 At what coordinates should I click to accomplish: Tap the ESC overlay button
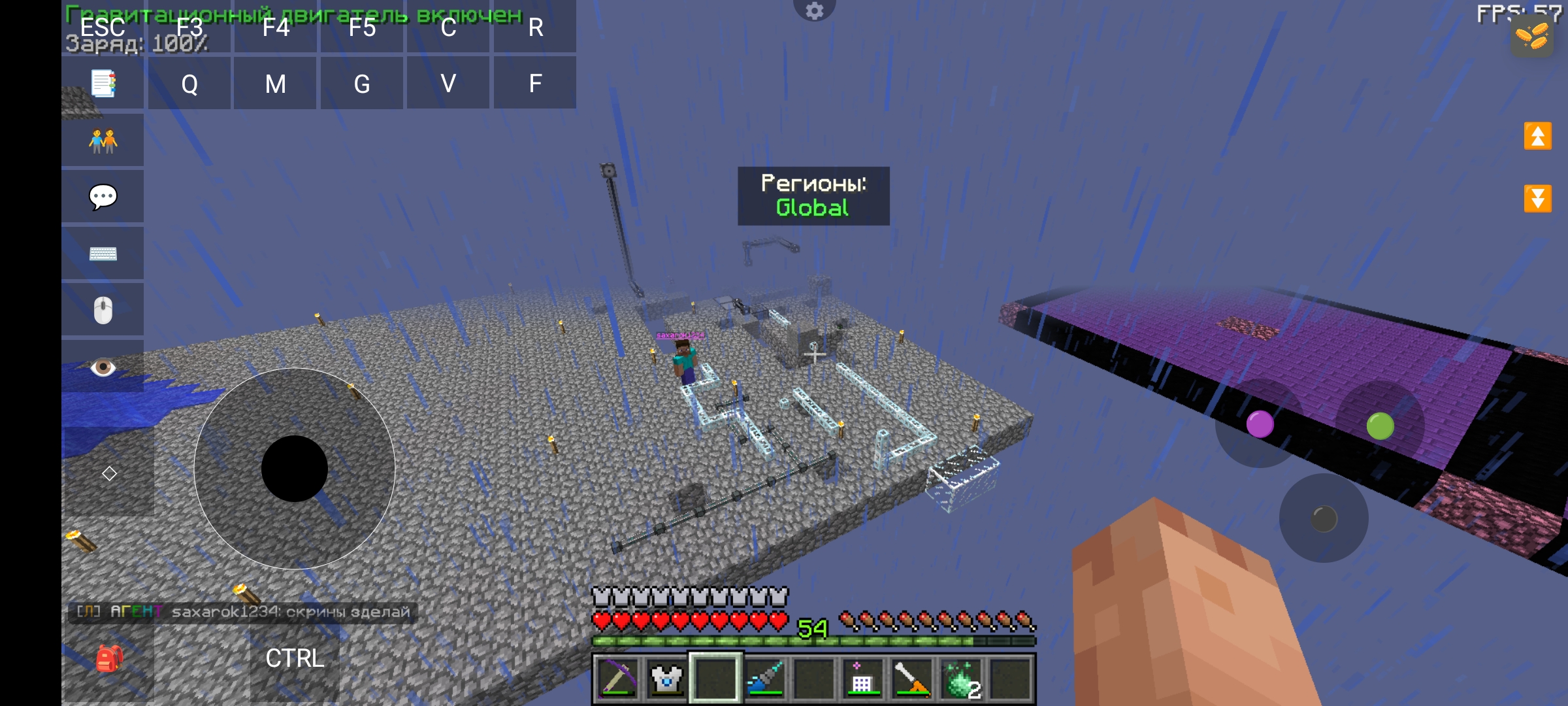point(103,27)
